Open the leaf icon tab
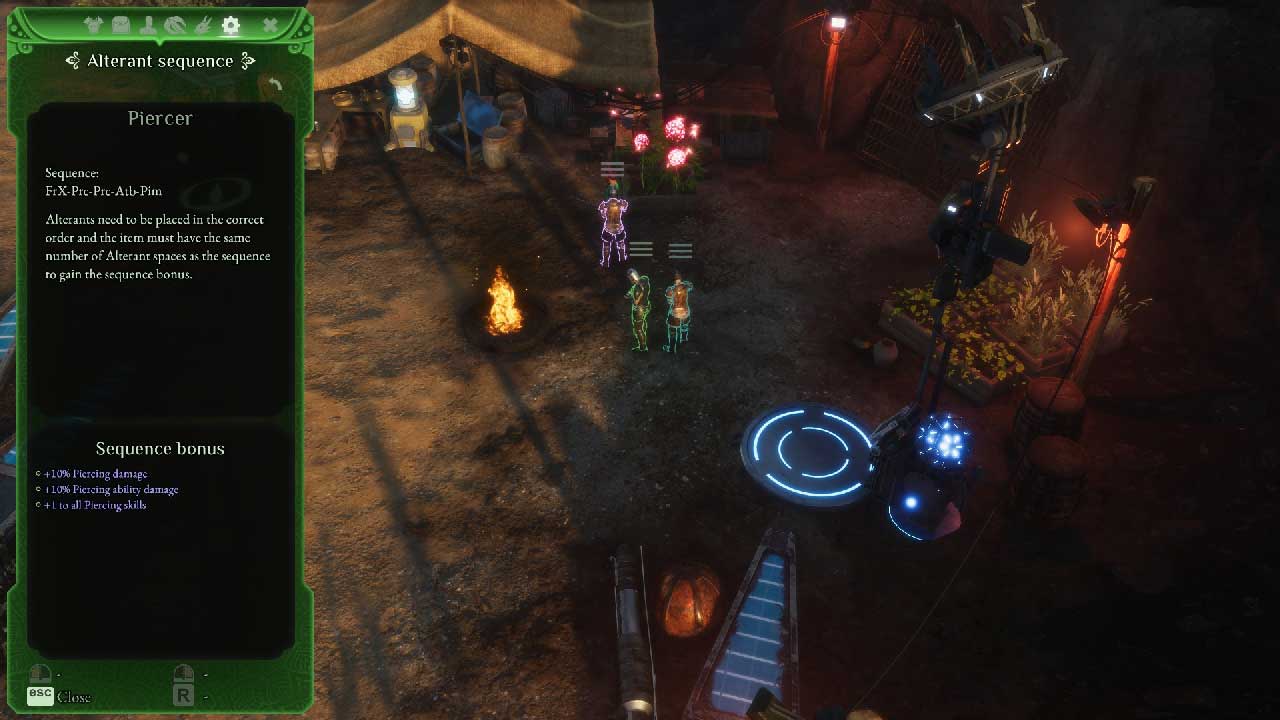 [175, 26]
